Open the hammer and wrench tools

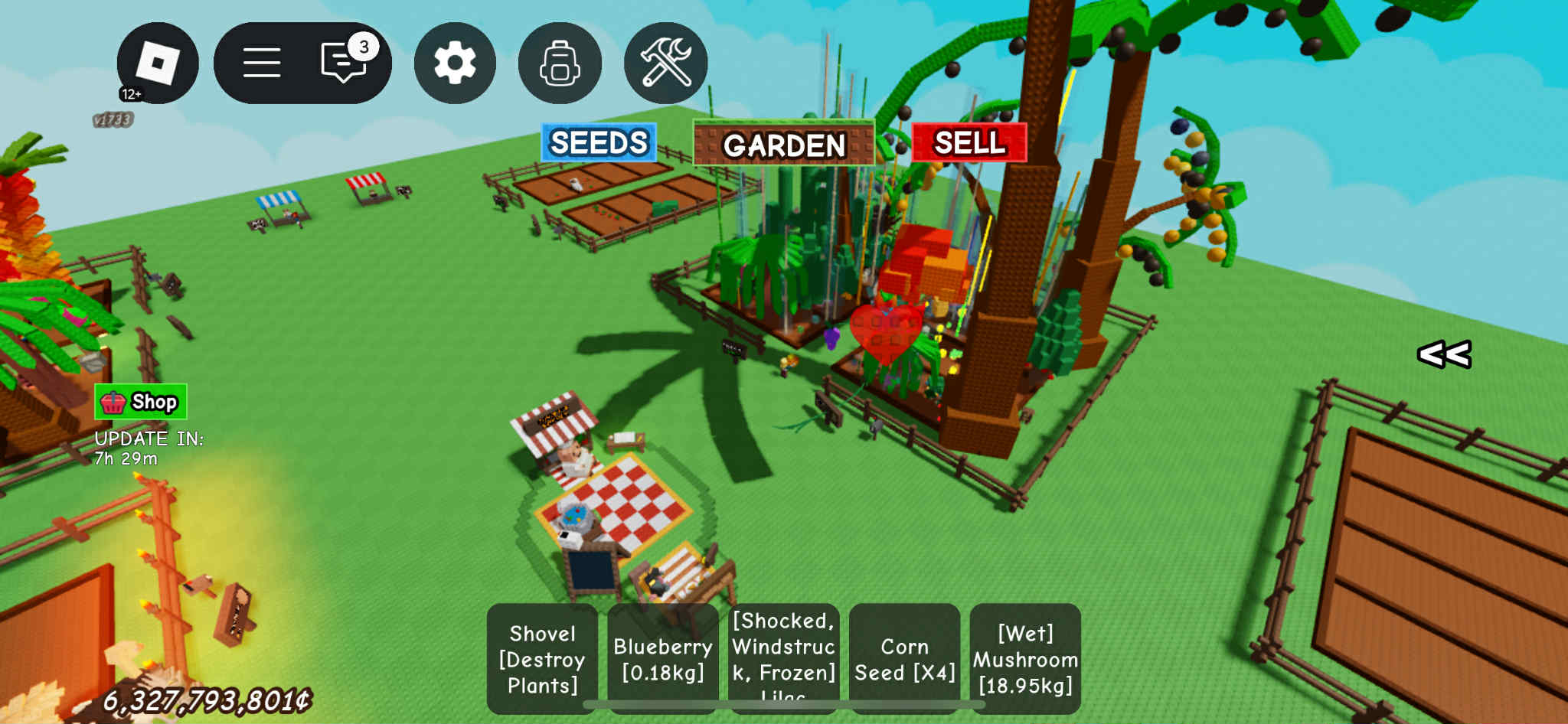click(665, 63)
